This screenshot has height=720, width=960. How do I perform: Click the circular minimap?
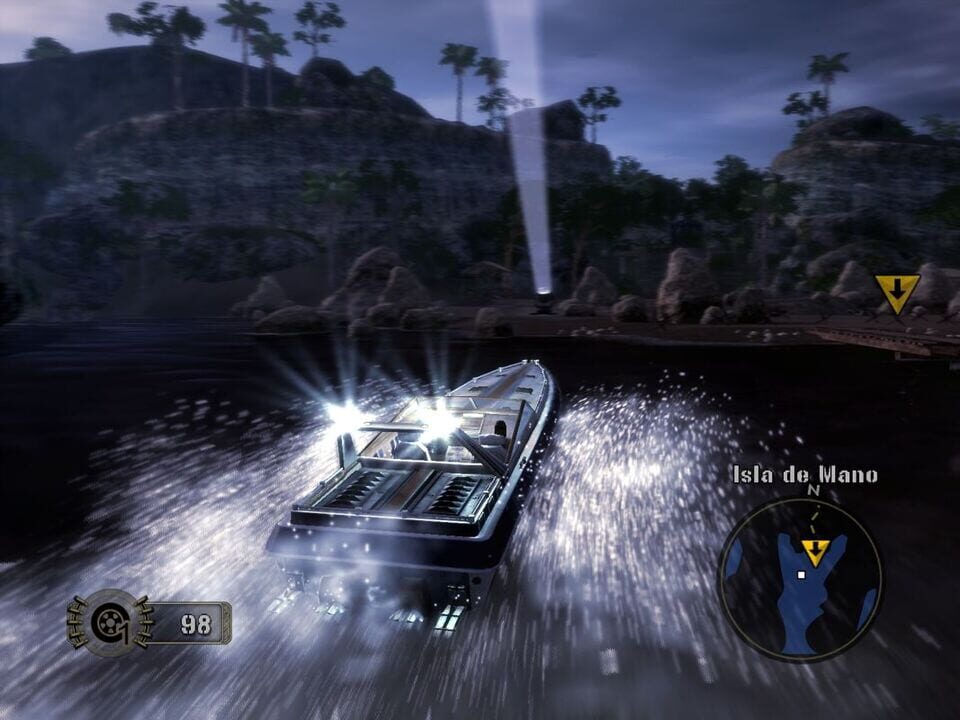(x=800, y=580)
